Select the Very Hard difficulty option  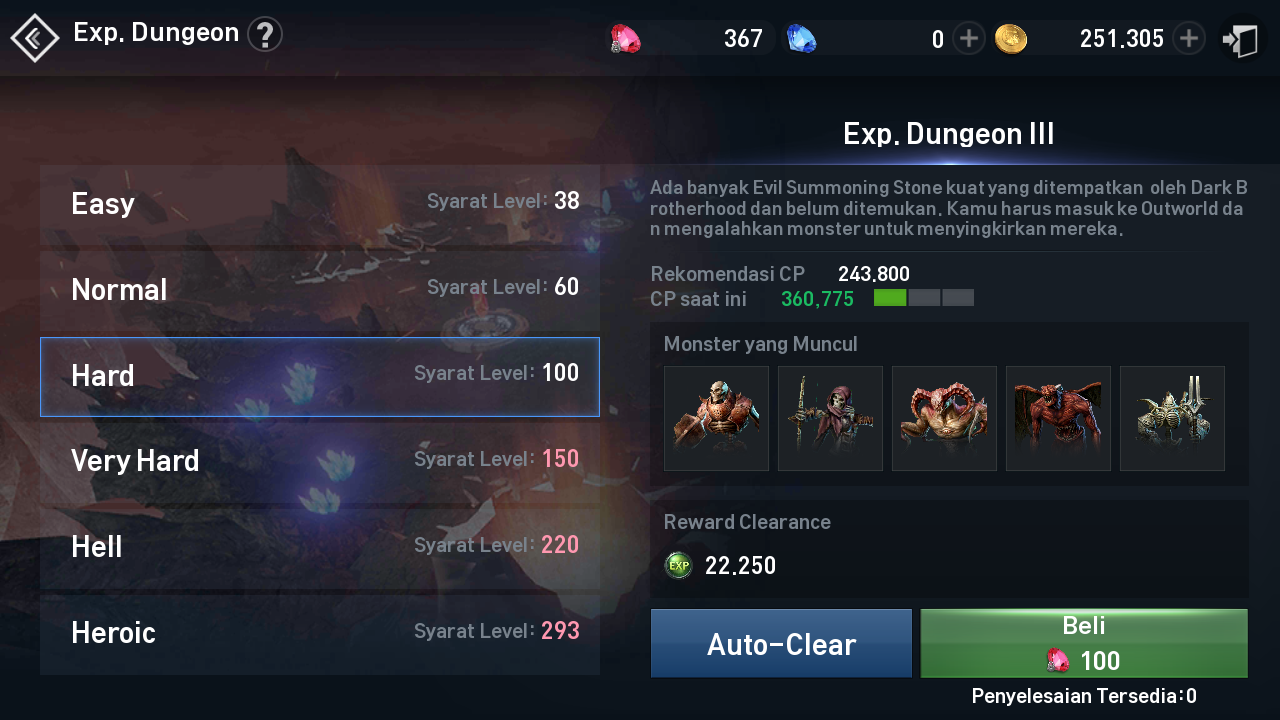[x=320, y=460]
